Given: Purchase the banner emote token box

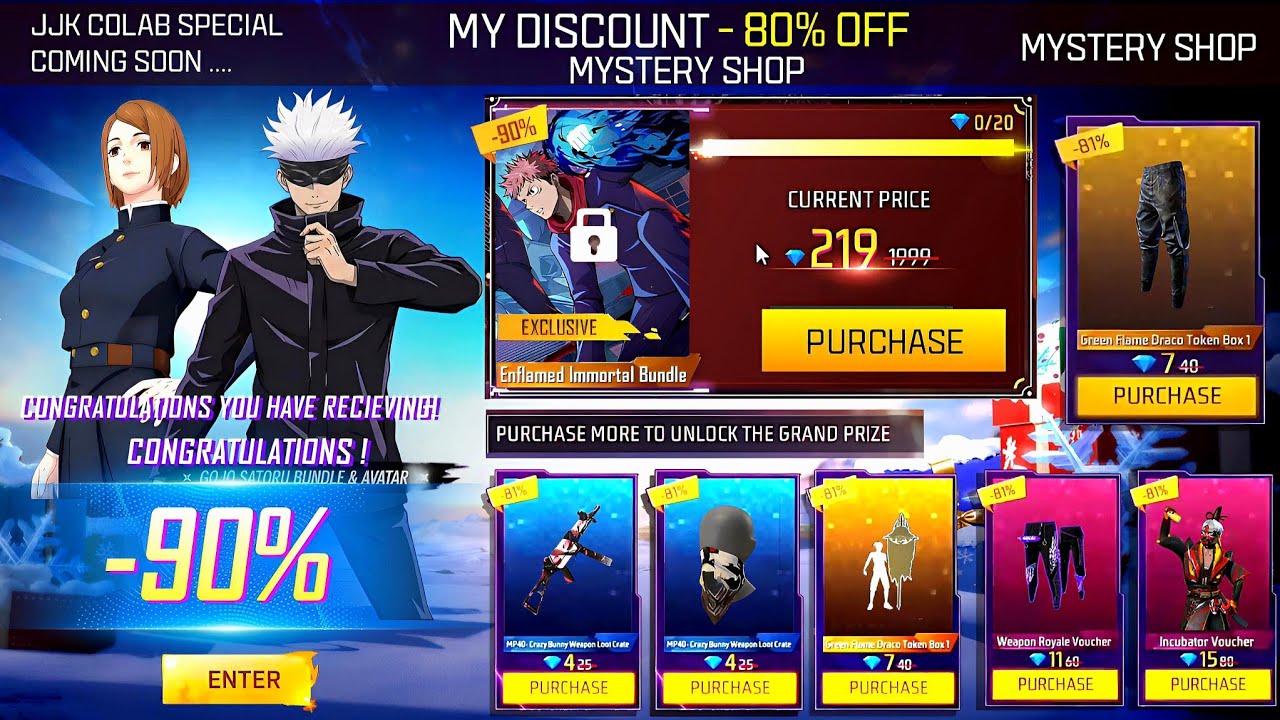Looking at the screenshot, I should click(x=888, y=687).
